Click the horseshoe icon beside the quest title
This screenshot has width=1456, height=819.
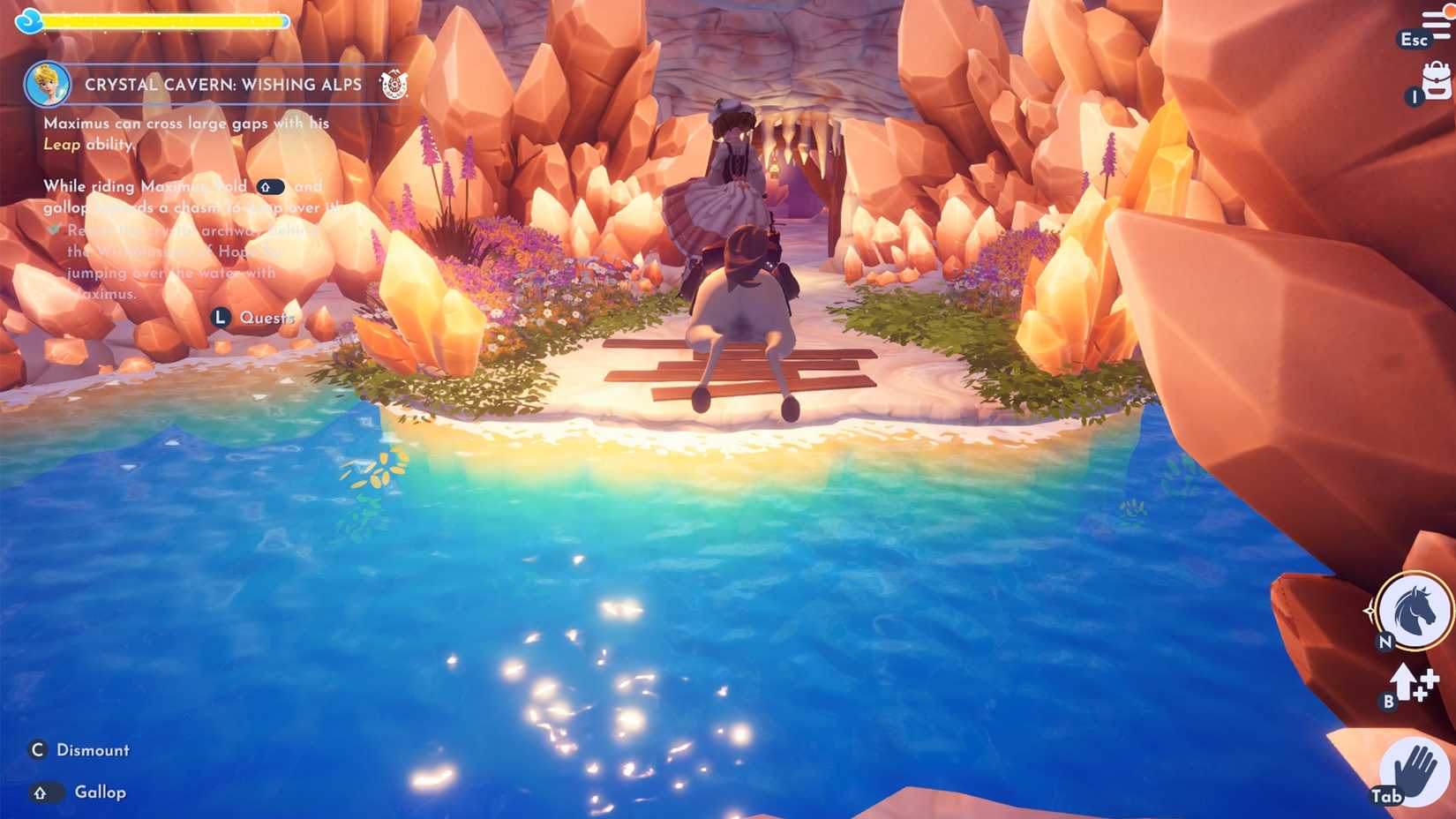tap(394, 84)
